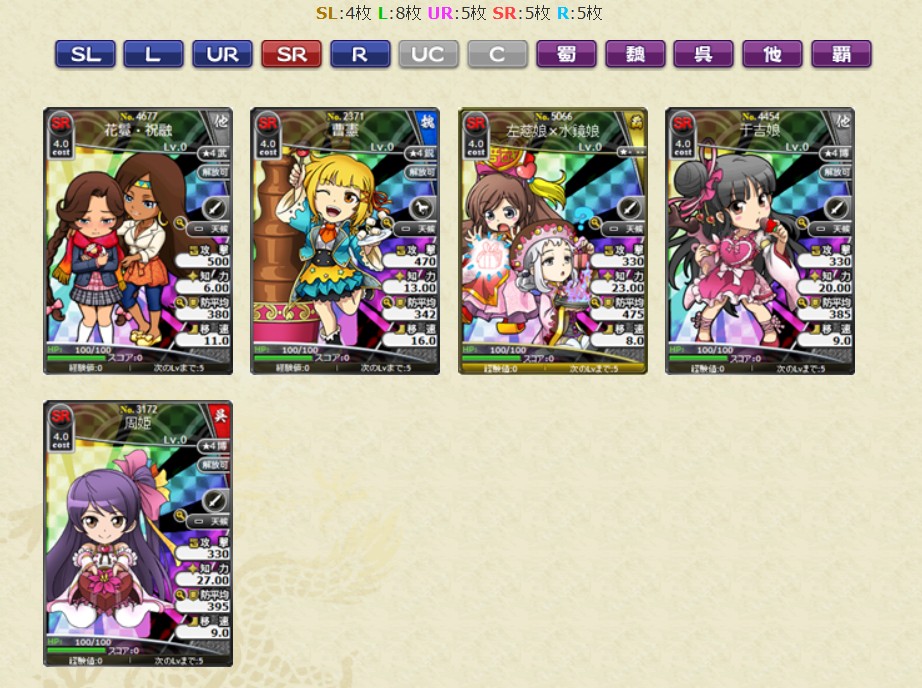Choose the 于吉娘 card
The image size is (922, 688).
760,241
